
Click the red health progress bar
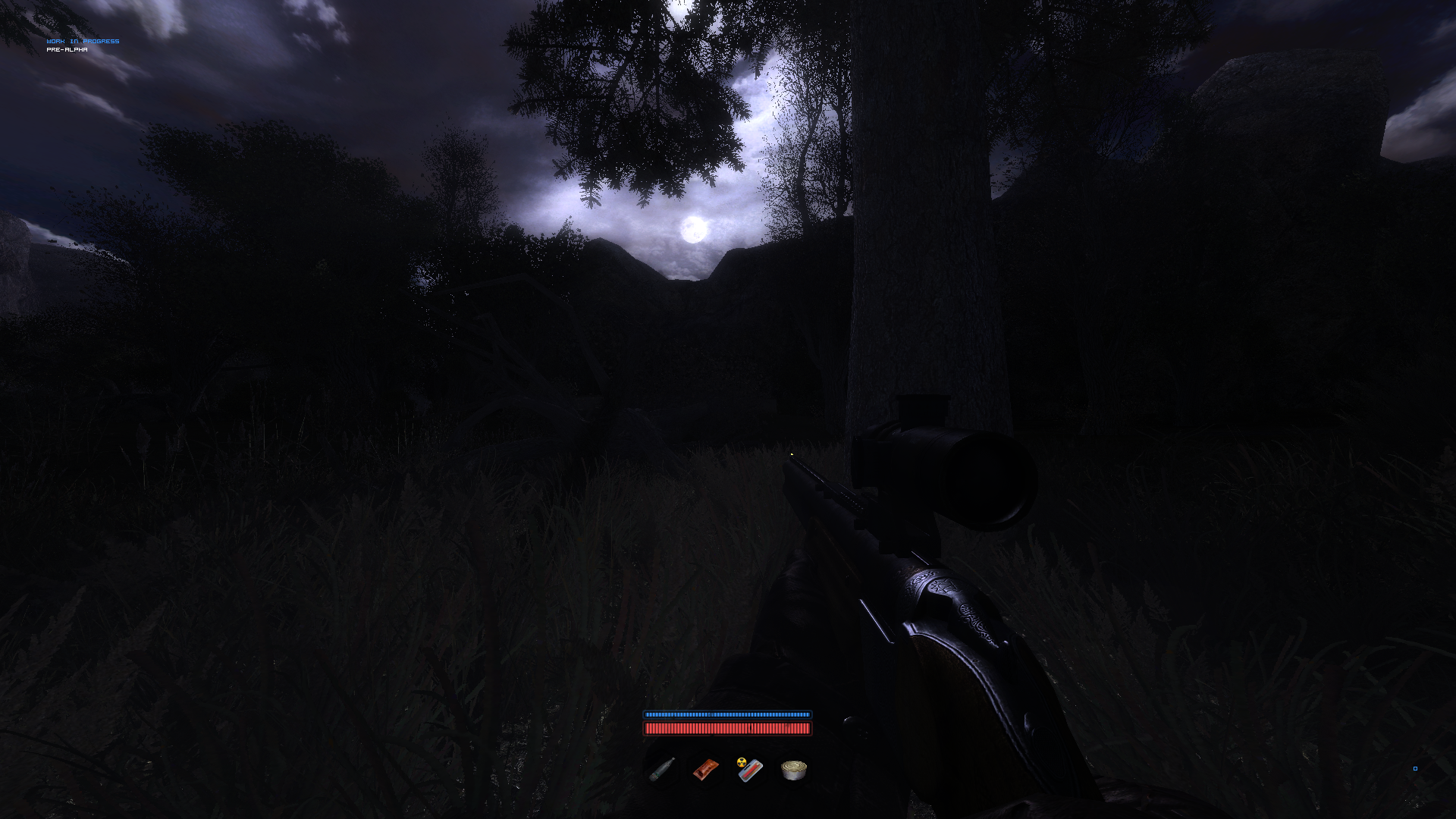tap(727, 729)
